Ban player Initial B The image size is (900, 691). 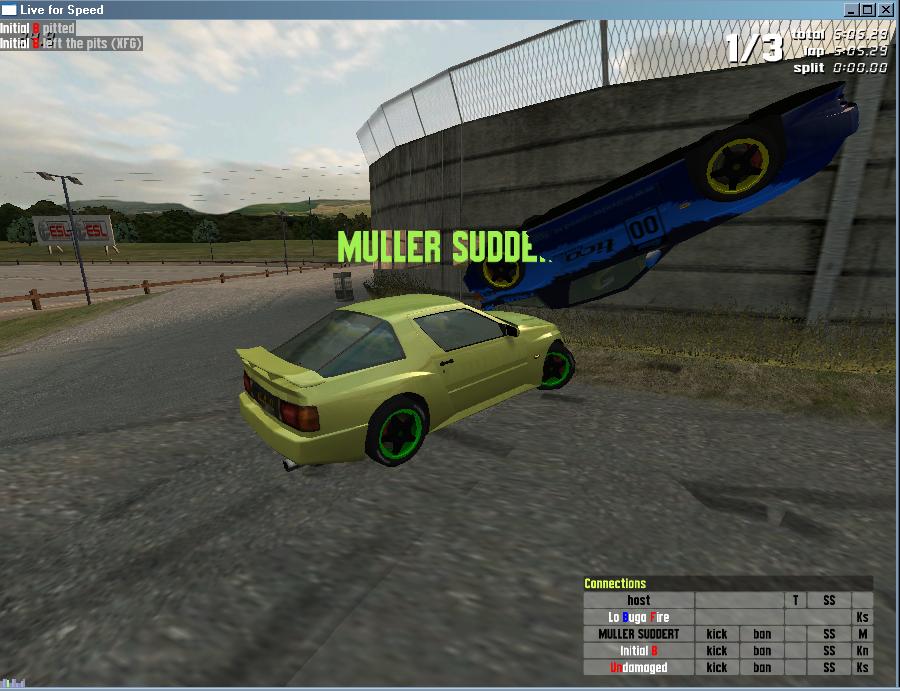762,651
